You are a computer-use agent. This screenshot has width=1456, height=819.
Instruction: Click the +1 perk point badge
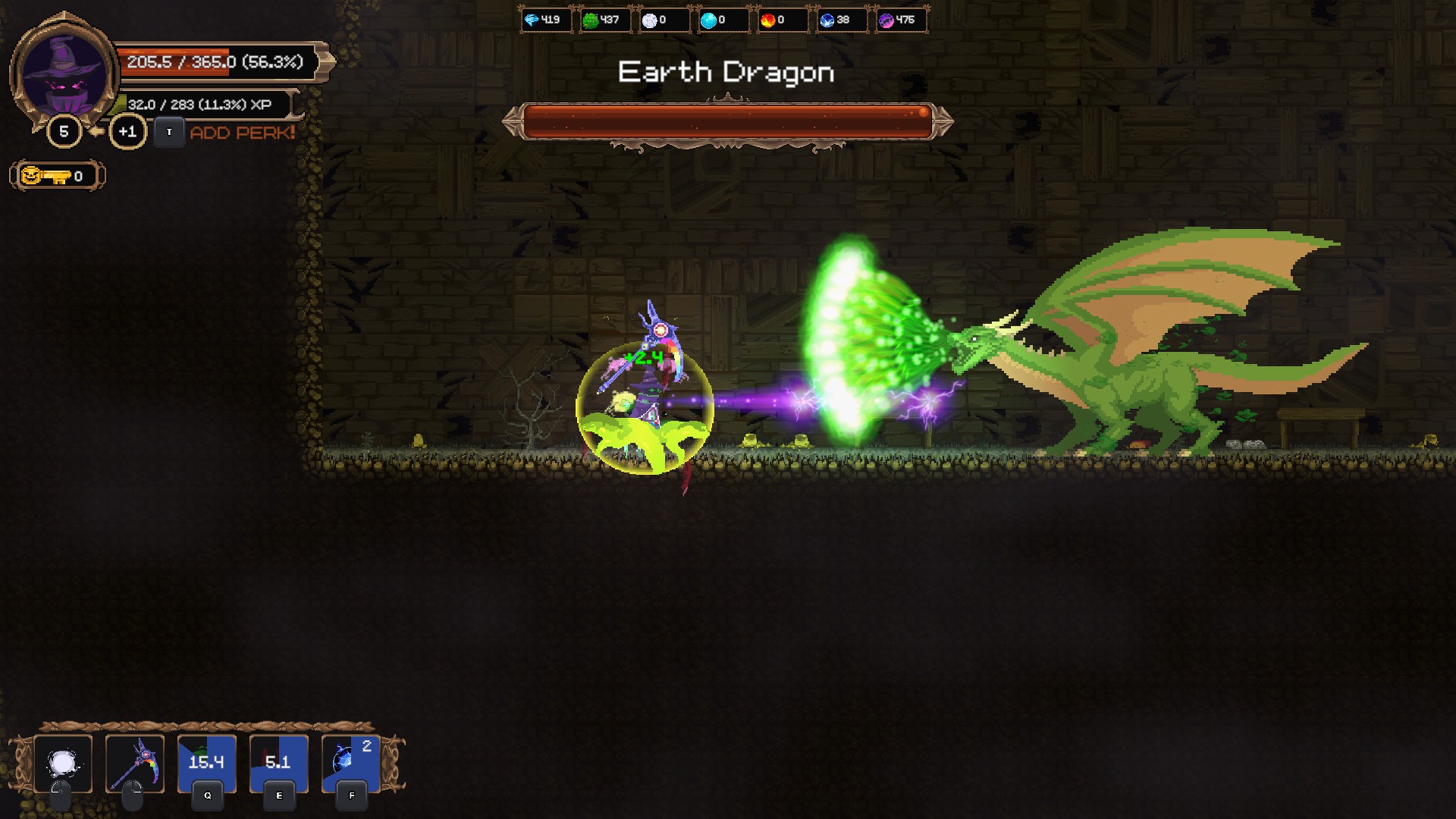[x=127, y=132]
